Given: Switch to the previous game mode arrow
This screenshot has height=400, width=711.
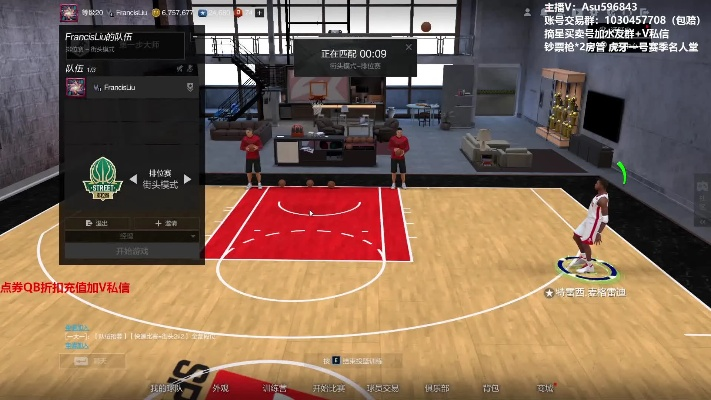Looking at the screenshot, I should pyautogui.click(x=131, y=179).
